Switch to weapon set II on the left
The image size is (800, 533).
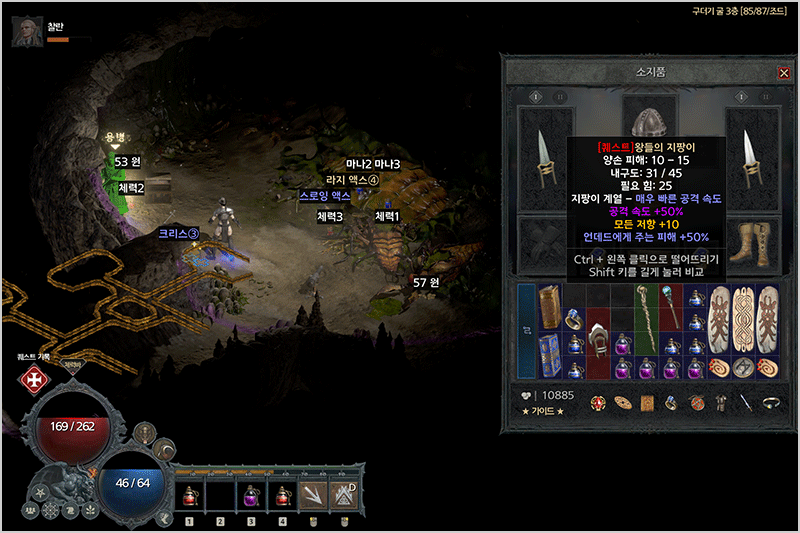click(560, 97)
